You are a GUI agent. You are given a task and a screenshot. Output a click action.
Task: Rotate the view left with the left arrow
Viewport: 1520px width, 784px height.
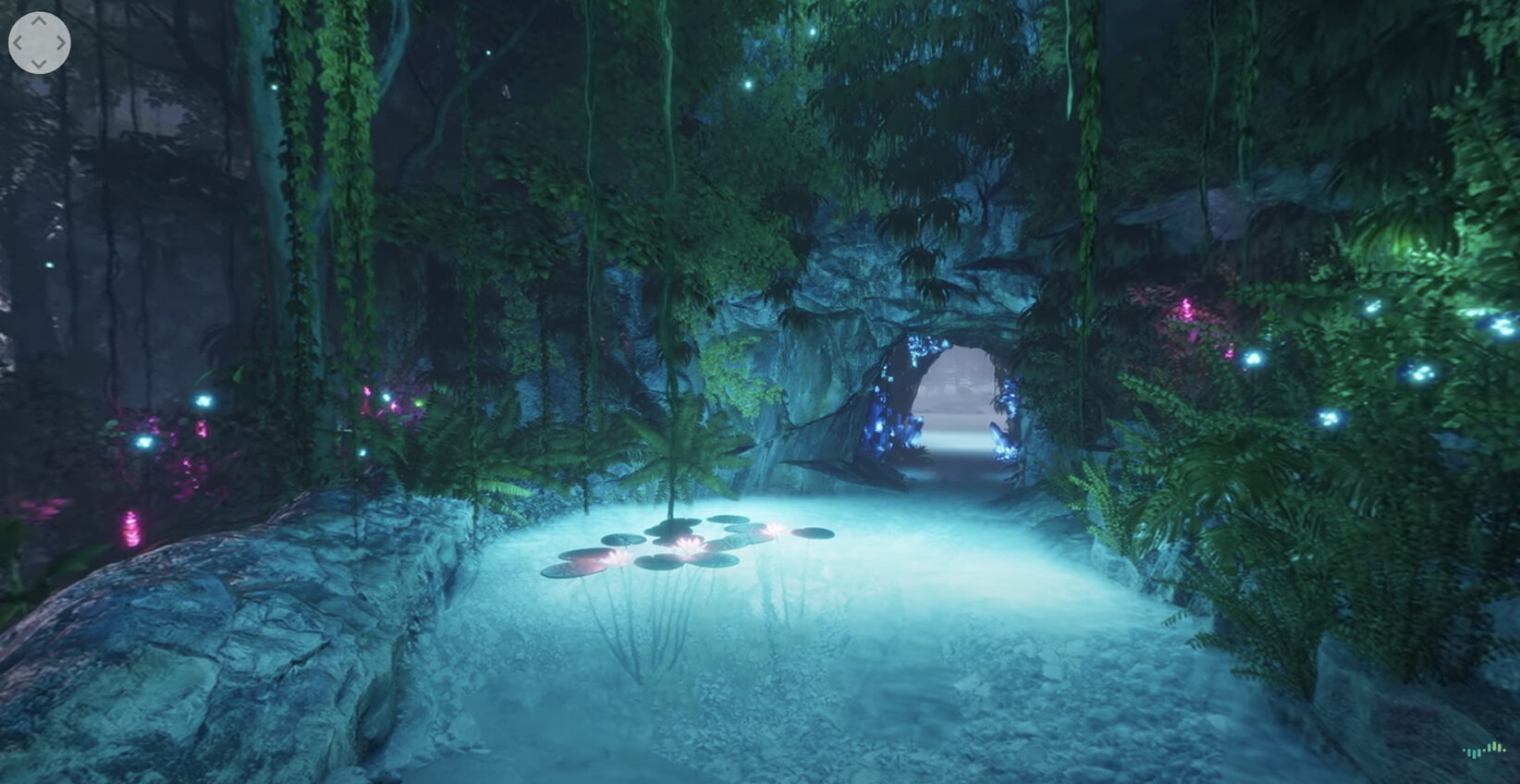click(x=18, y=43)
